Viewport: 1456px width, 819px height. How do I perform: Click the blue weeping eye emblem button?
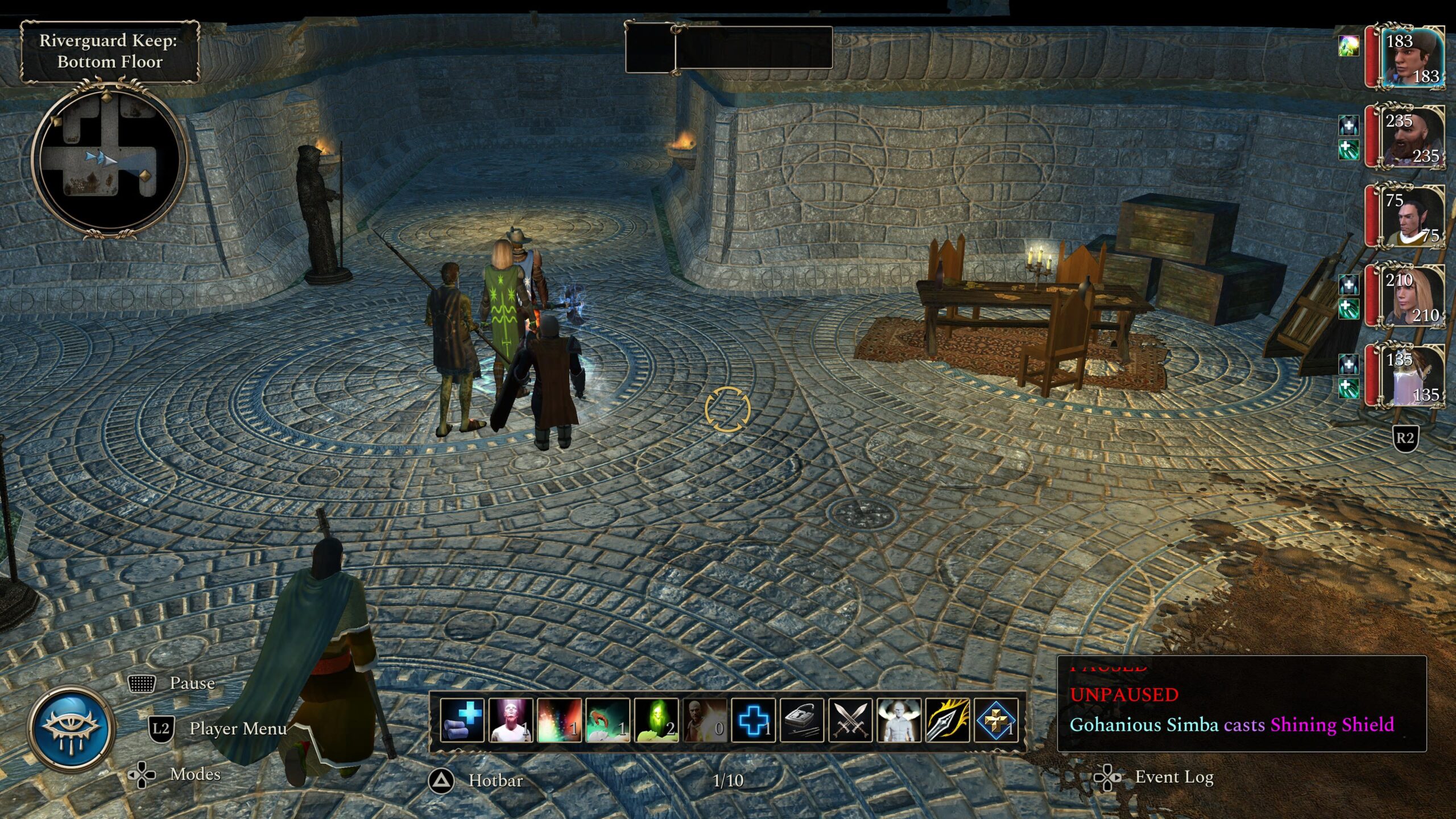[72, 729]
